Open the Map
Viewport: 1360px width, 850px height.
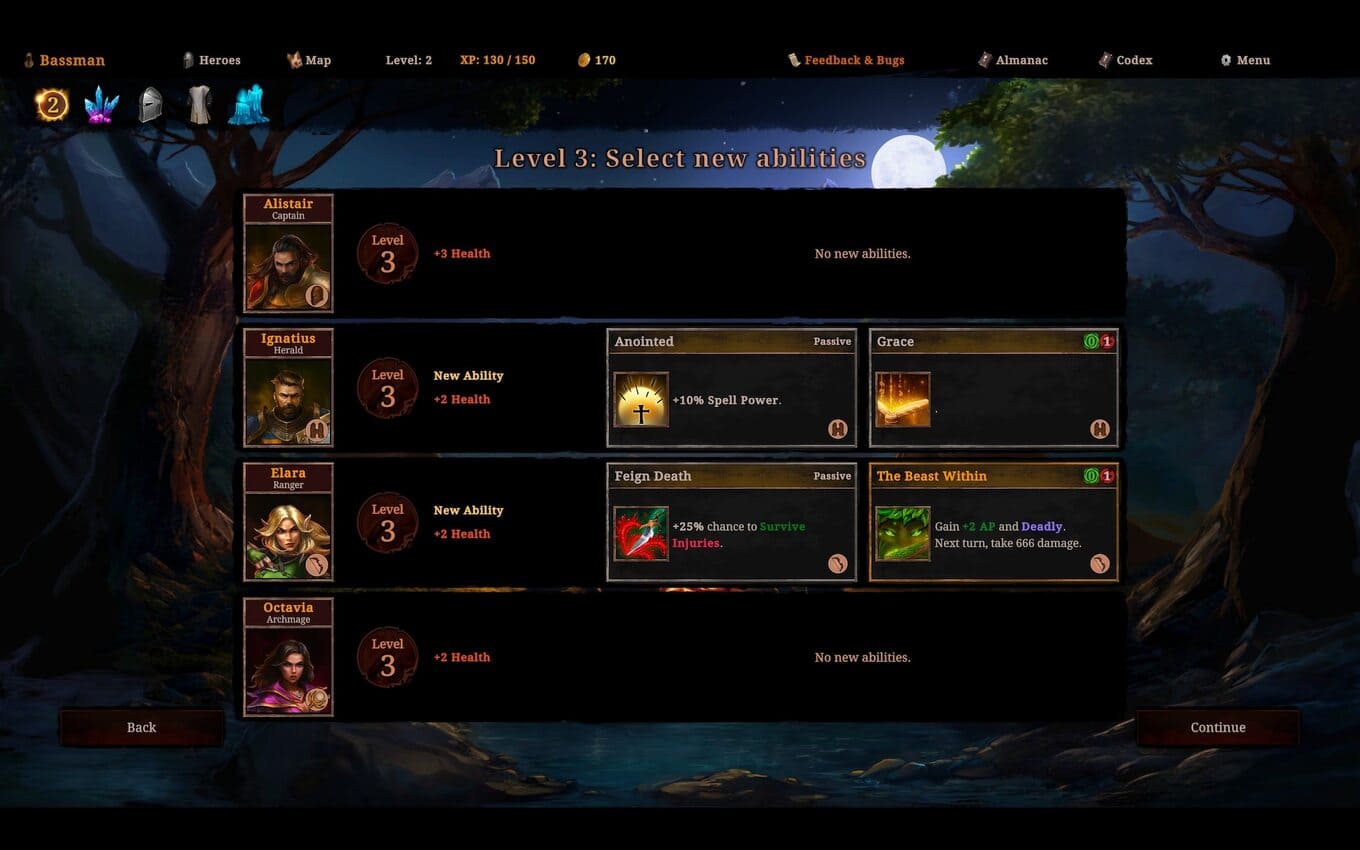(309, 60)
